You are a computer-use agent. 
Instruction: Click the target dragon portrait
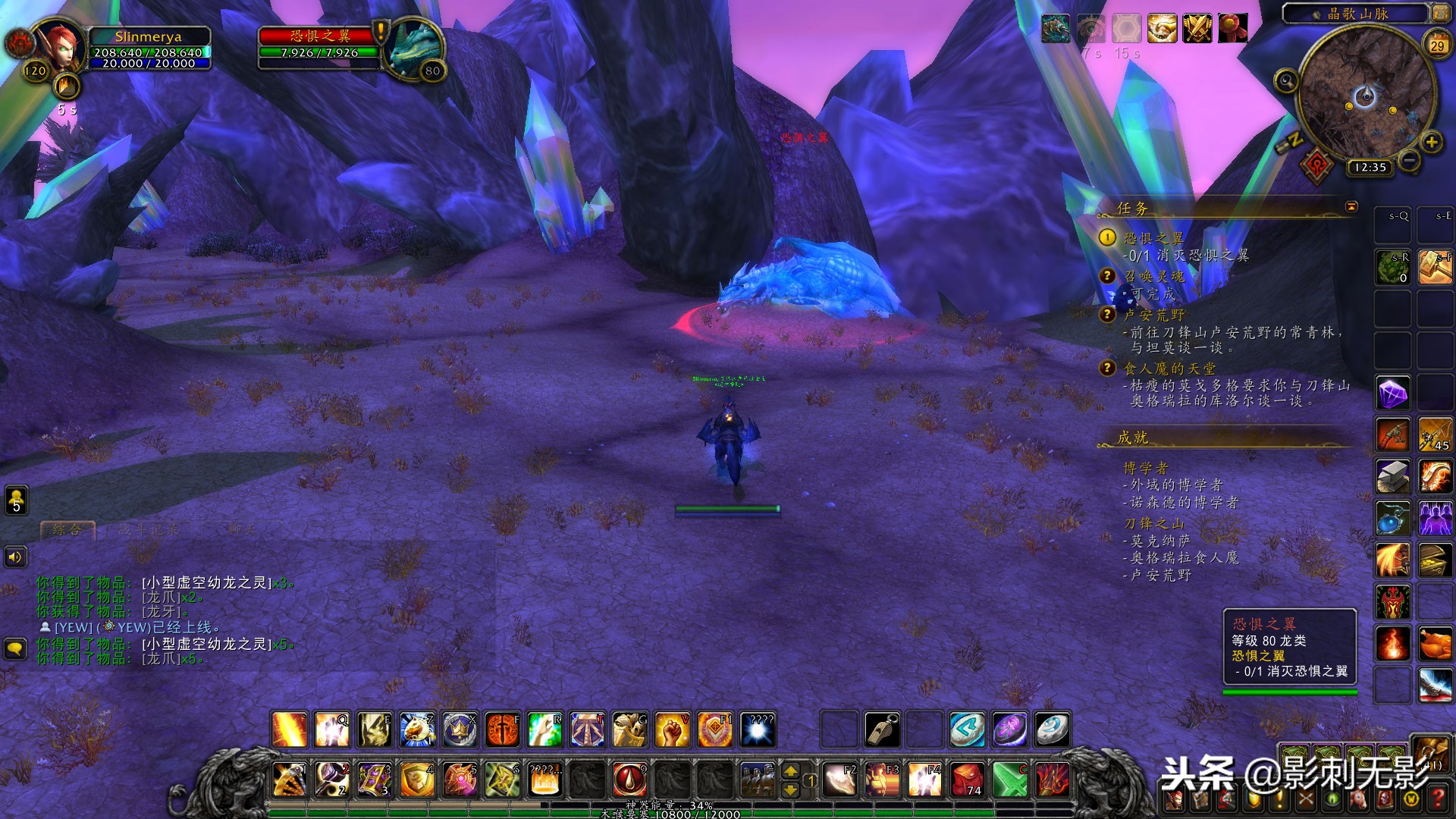(414, 47)
